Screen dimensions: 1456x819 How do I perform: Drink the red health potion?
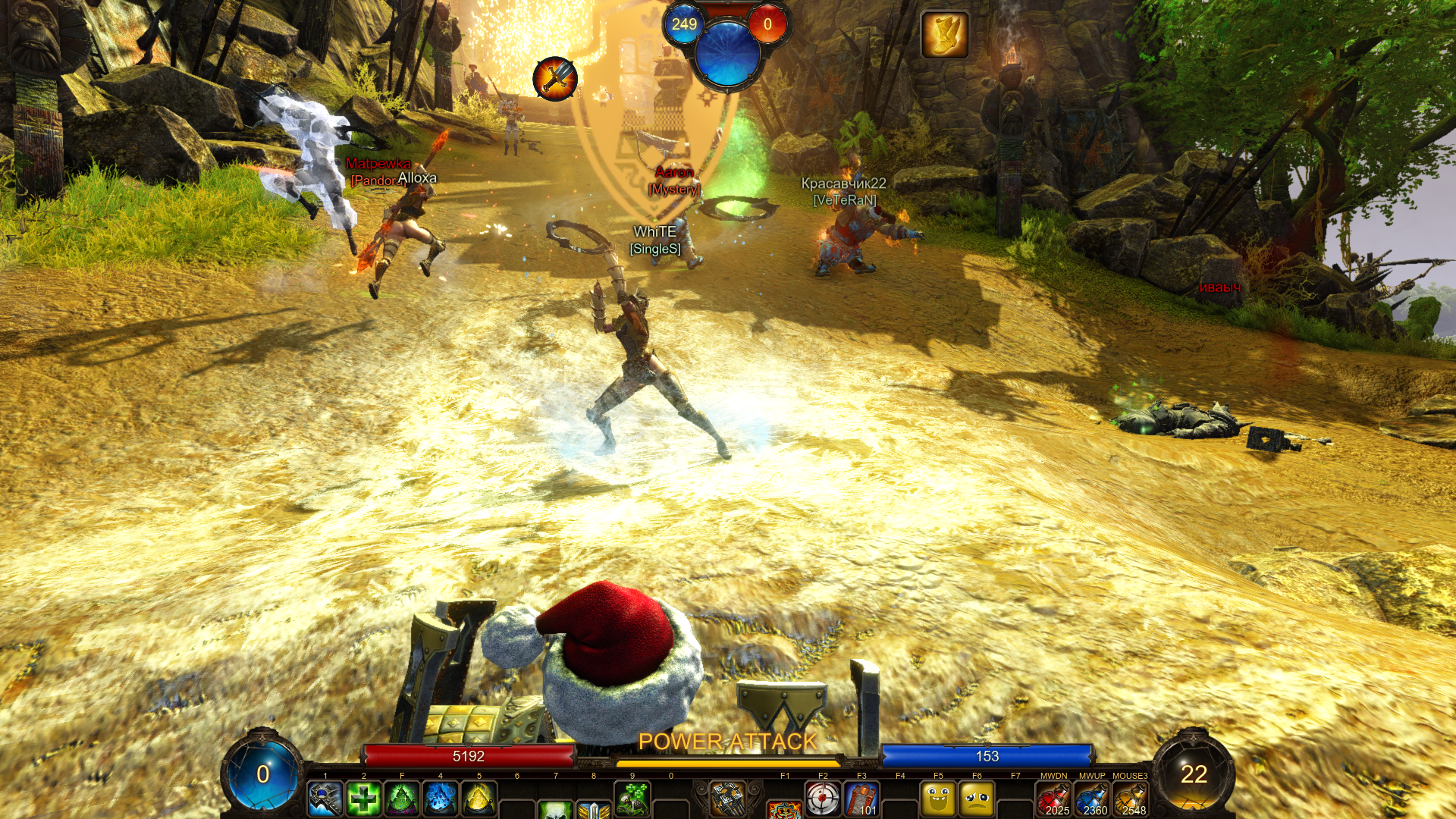pyautogui.click(x=1054, y=799)
